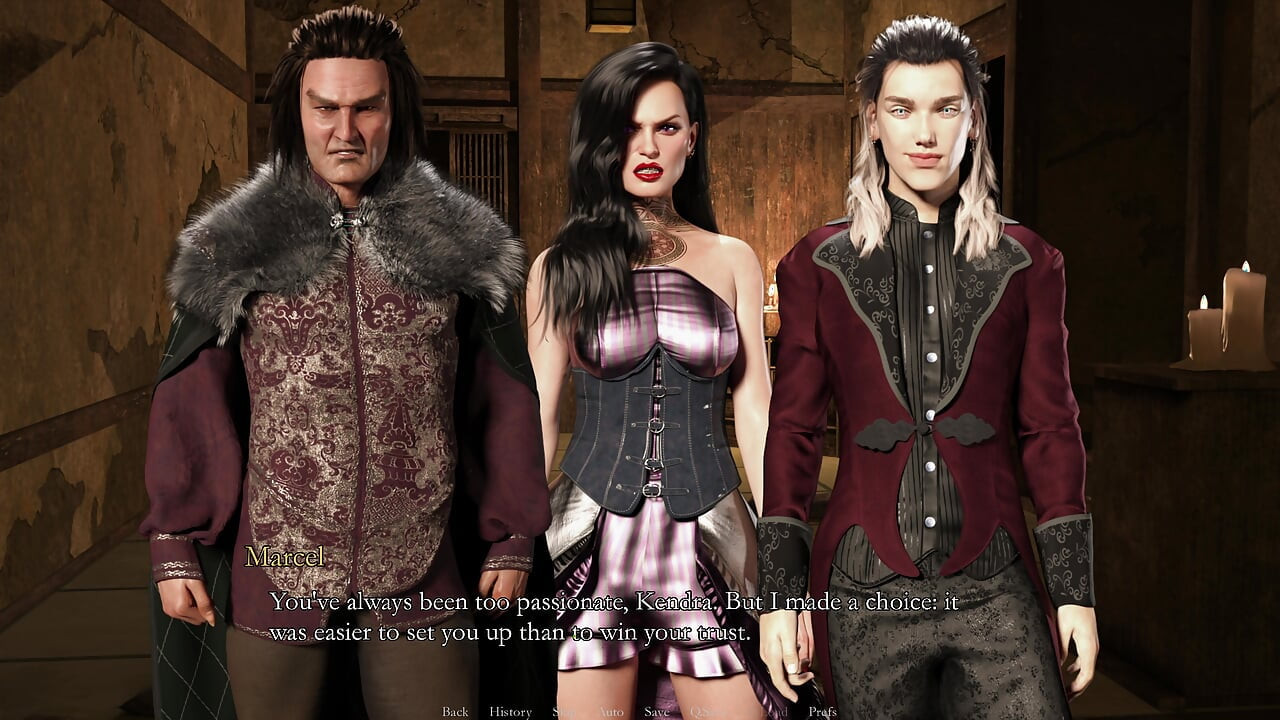Load the latest quick save via Q.Load

(770, 711)
